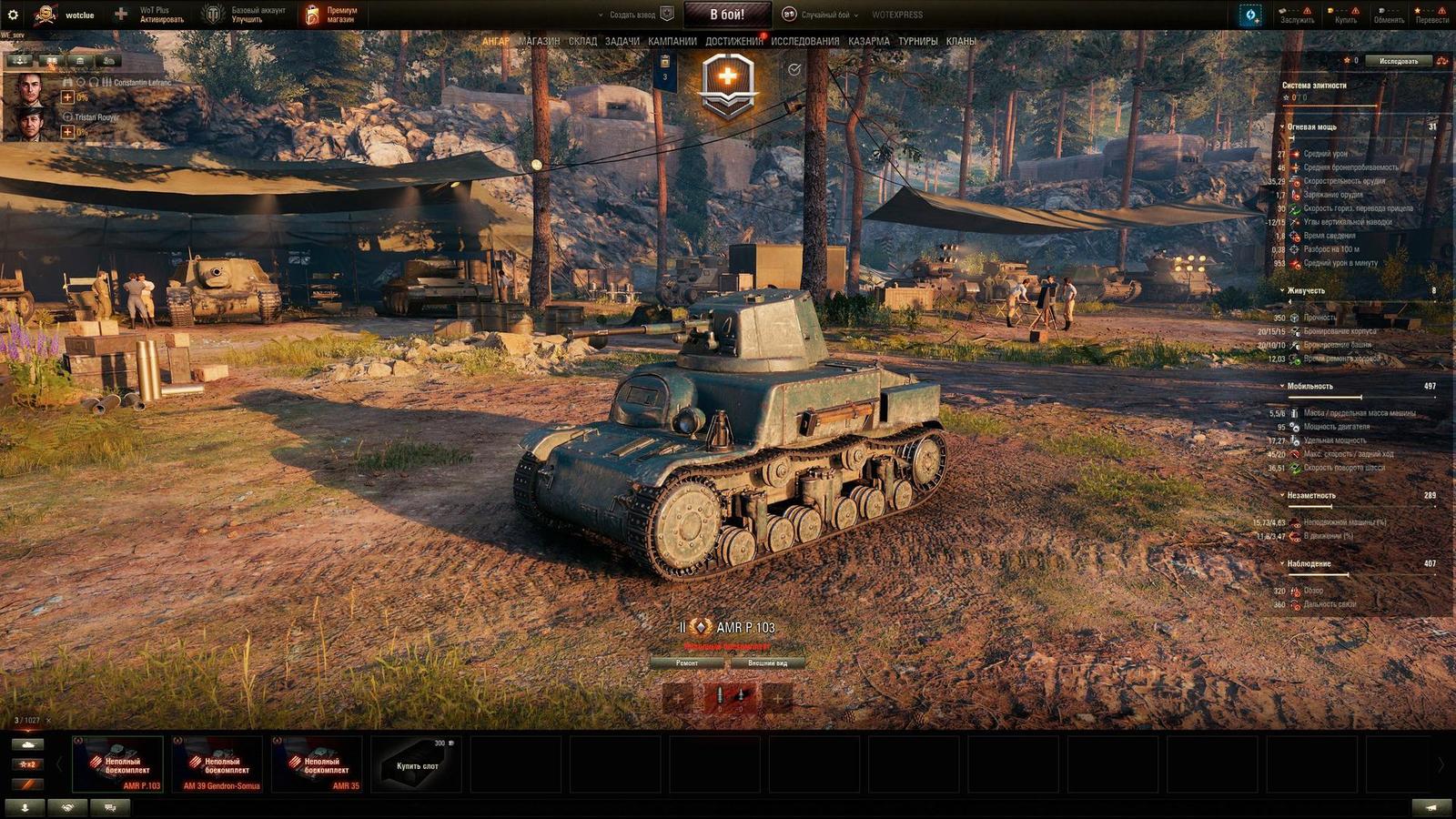1456x819 pixels.
Task: Toggle the x2 crew experience vehicle filter
Action: [27, 764]
